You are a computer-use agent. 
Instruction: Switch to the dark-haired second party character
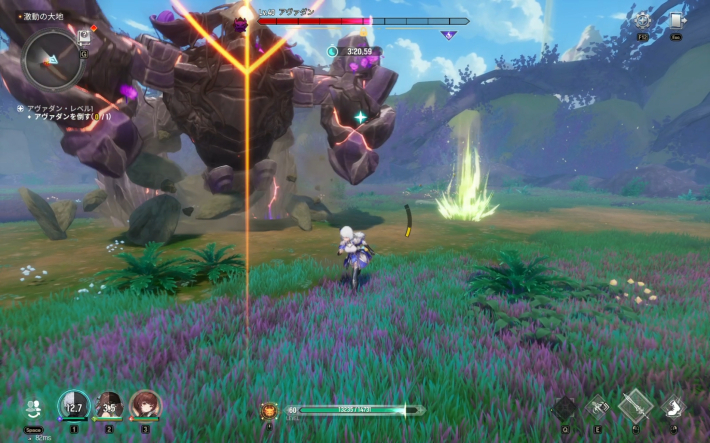coord(109,405)
